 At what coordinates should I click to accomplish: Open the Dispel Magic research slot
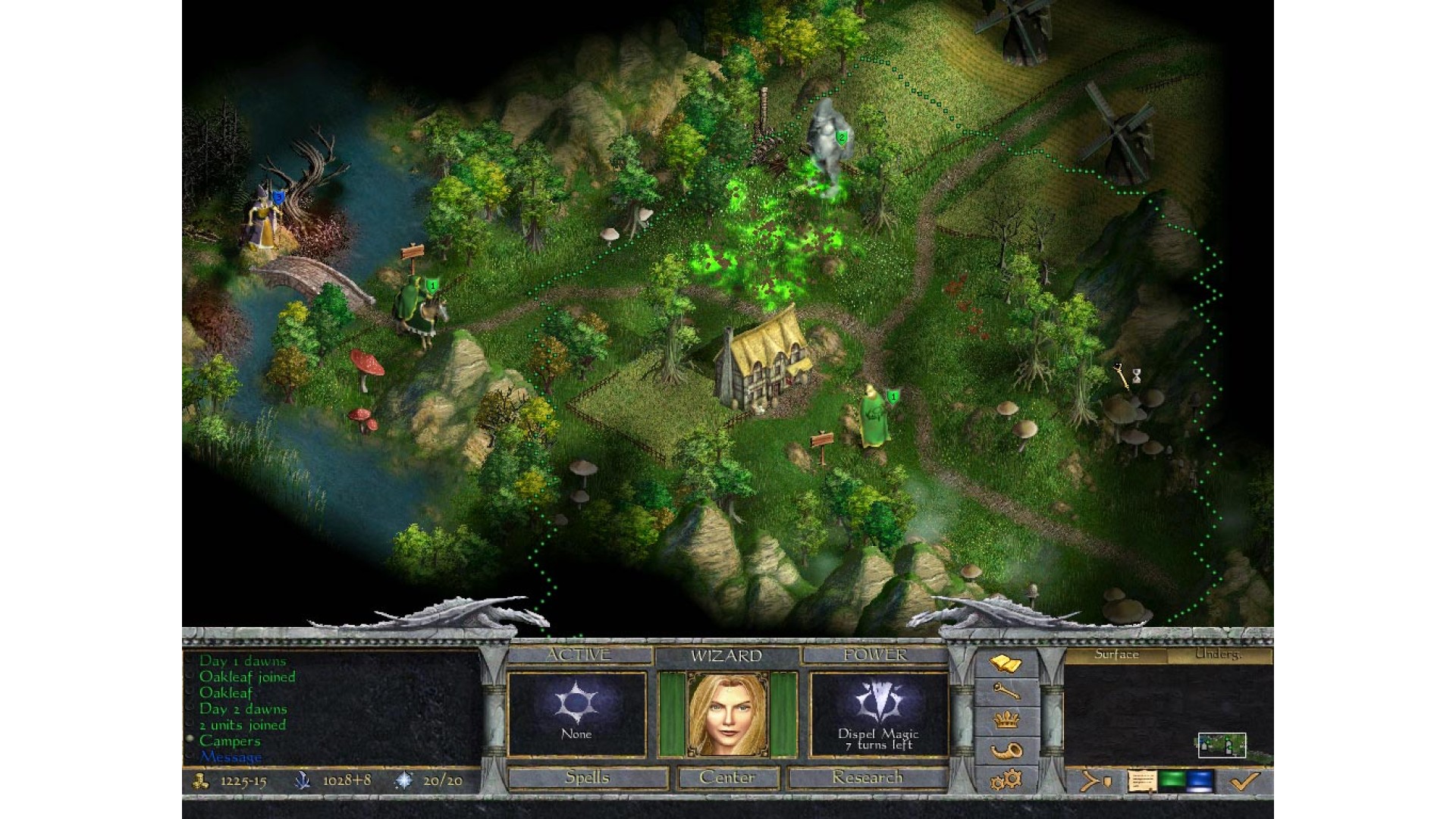point(878,714)
